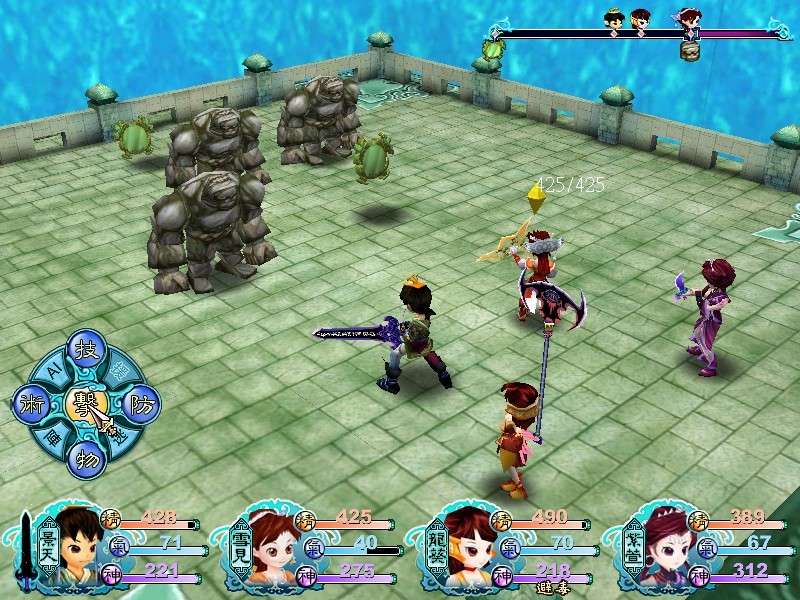
Task: Open the 技 skill command
Action: (x=84, y=351)
